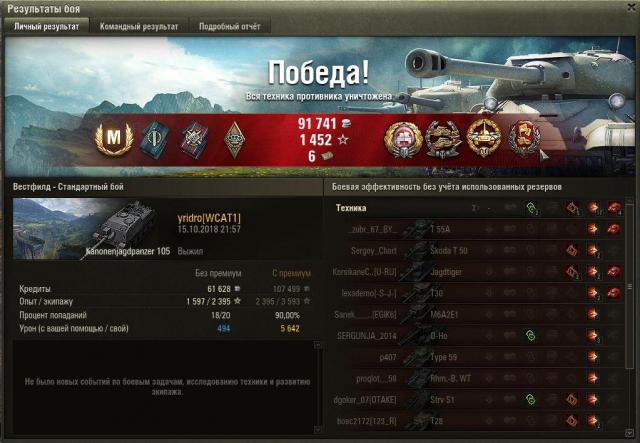Click the red flag medal icon
Viewport: 640px width, 443px height.
[x=523, y=138]
